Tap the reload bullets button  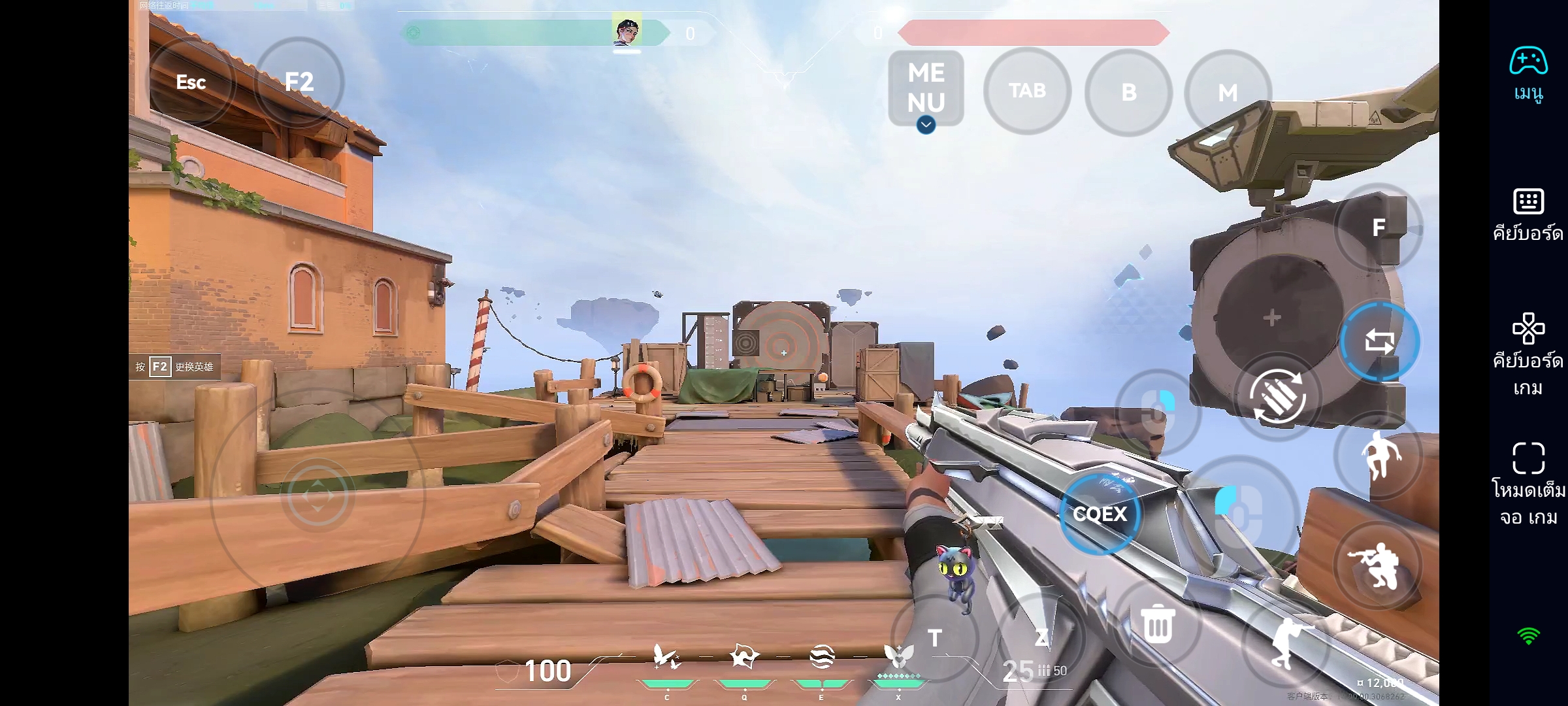click(1277, 396)
